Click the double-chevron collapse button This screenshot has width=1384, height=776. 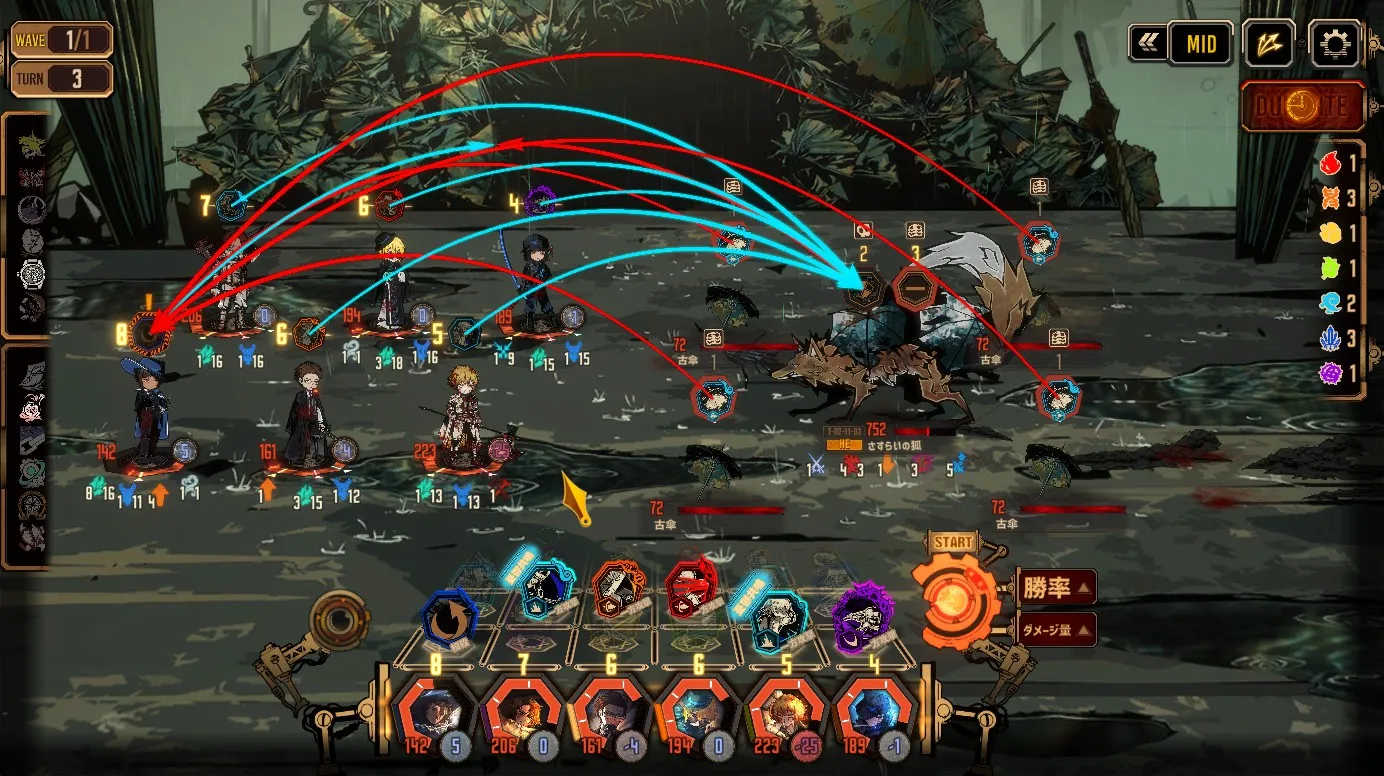[1147, 44]
